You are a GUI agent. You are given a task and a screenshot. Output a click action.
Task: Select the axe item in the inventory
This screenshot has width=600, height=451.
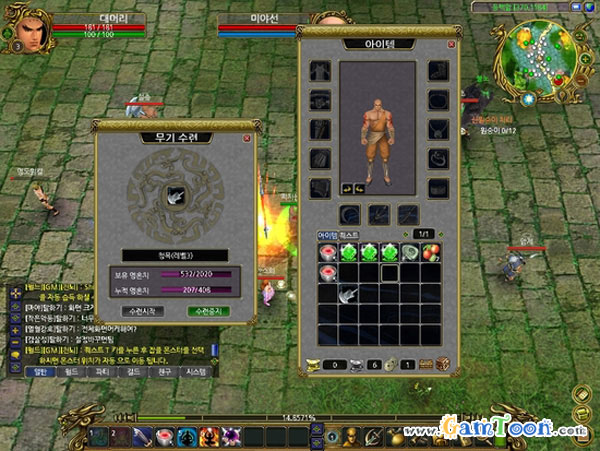[x=348, y=293]
